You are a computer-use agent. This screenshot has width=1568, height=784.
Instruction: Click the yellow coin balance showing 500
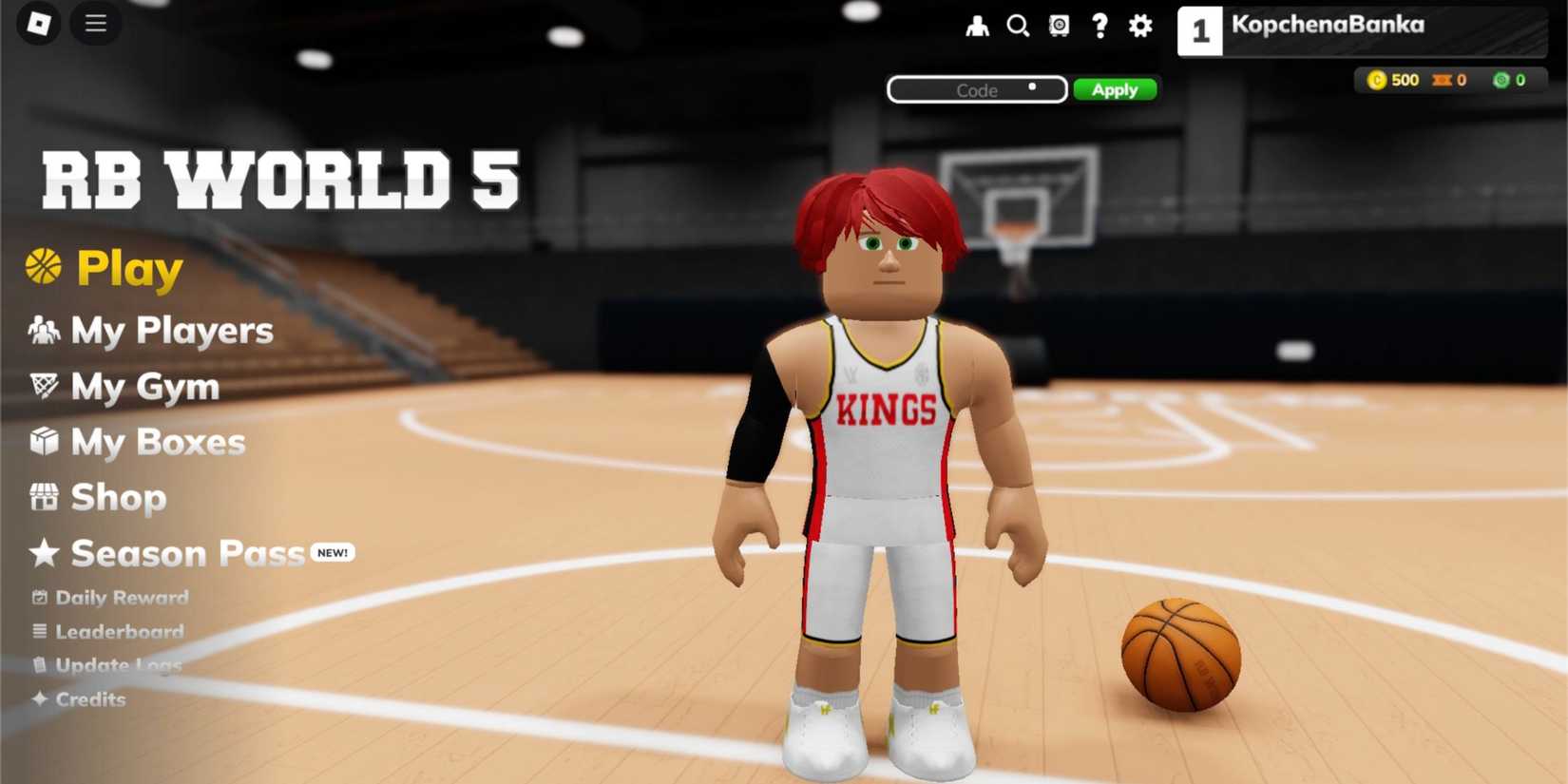1394,80
